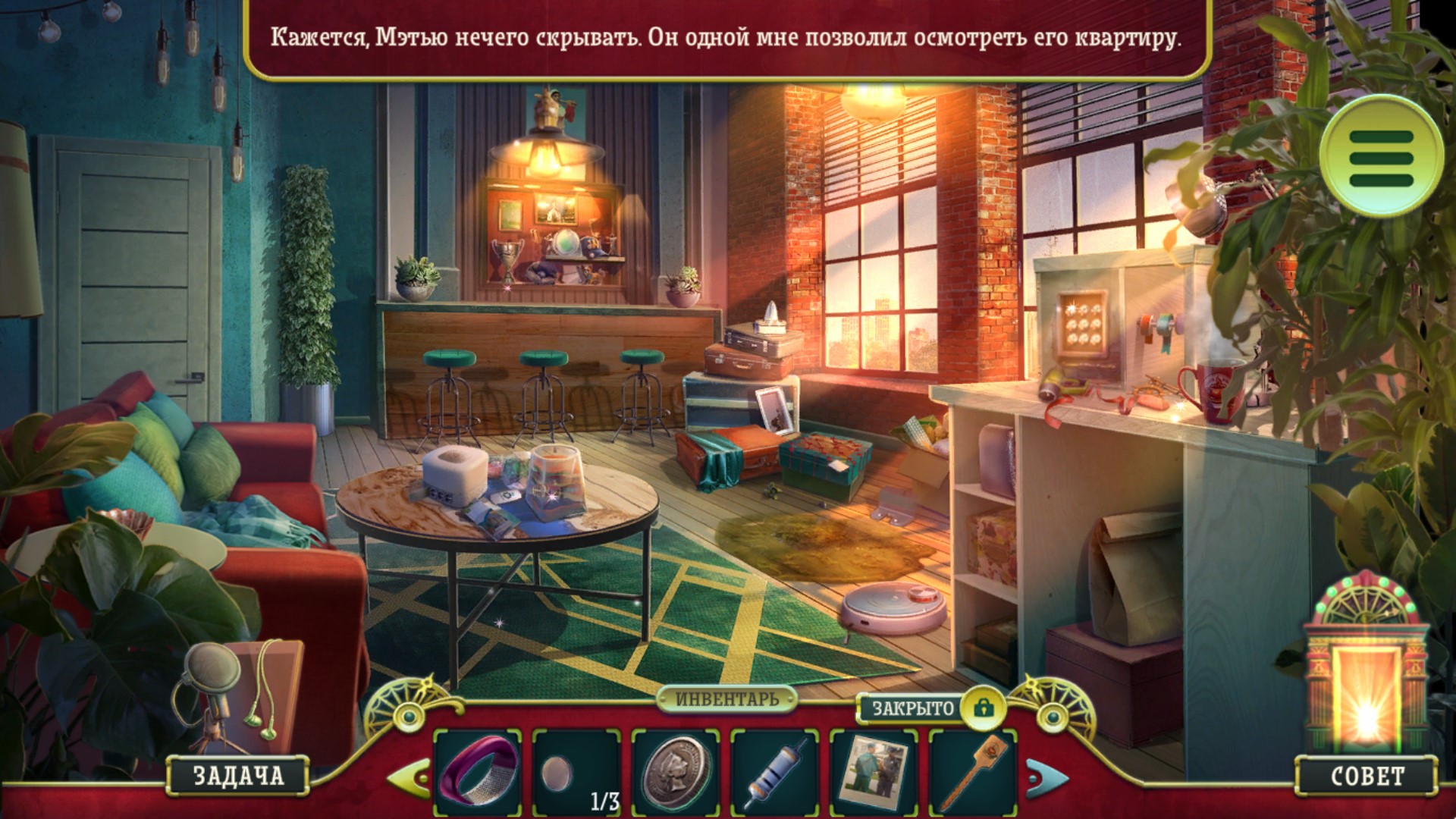Choose the blue resistor inventory item
Image resolution: width=1456 pixels, height=819 pixels.
[774, 773]
